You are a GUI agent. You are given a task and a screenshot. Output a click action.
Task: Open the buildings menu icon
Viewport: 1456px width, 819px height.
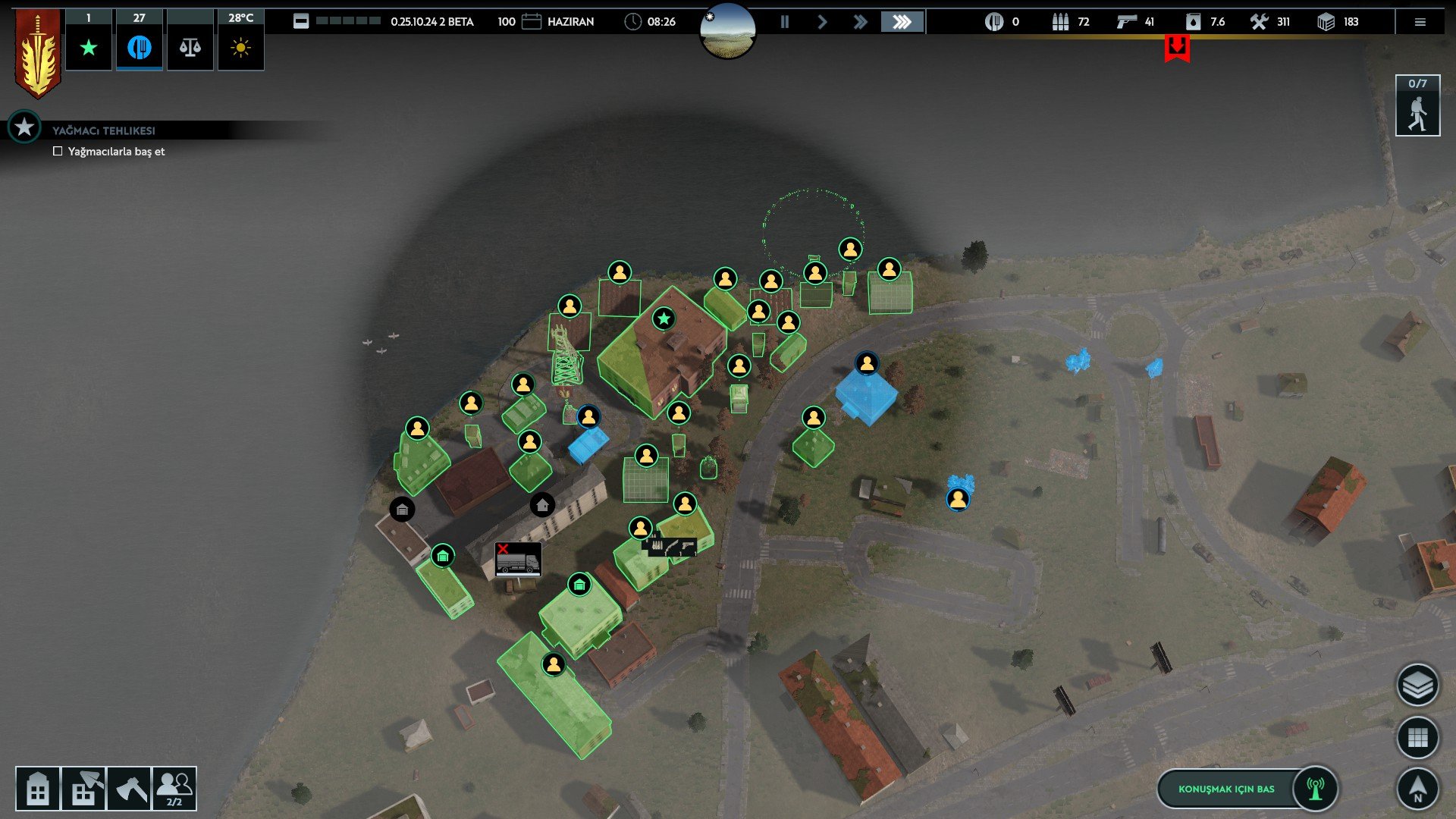coord(37,789)
